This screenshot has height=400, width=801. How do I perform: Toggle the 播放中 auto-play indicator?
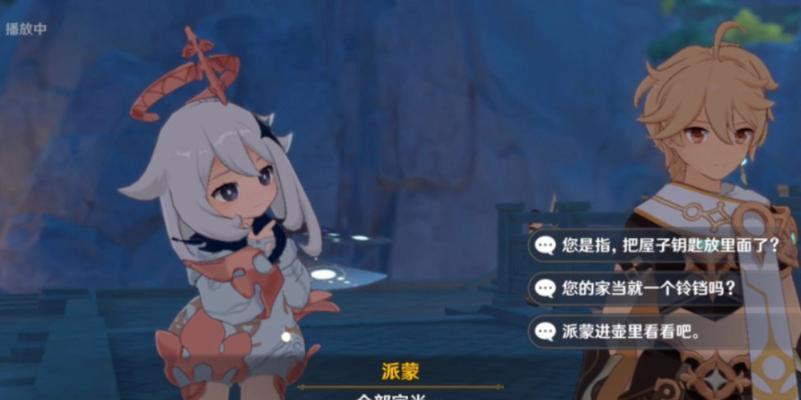pyautogui.click(x=27, y=29)
